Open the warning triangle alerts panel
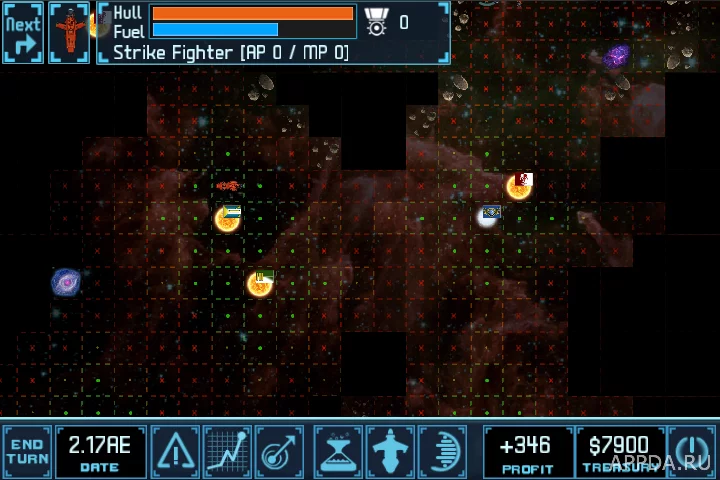This screenshot has height=480, width=720. point(175,452)
